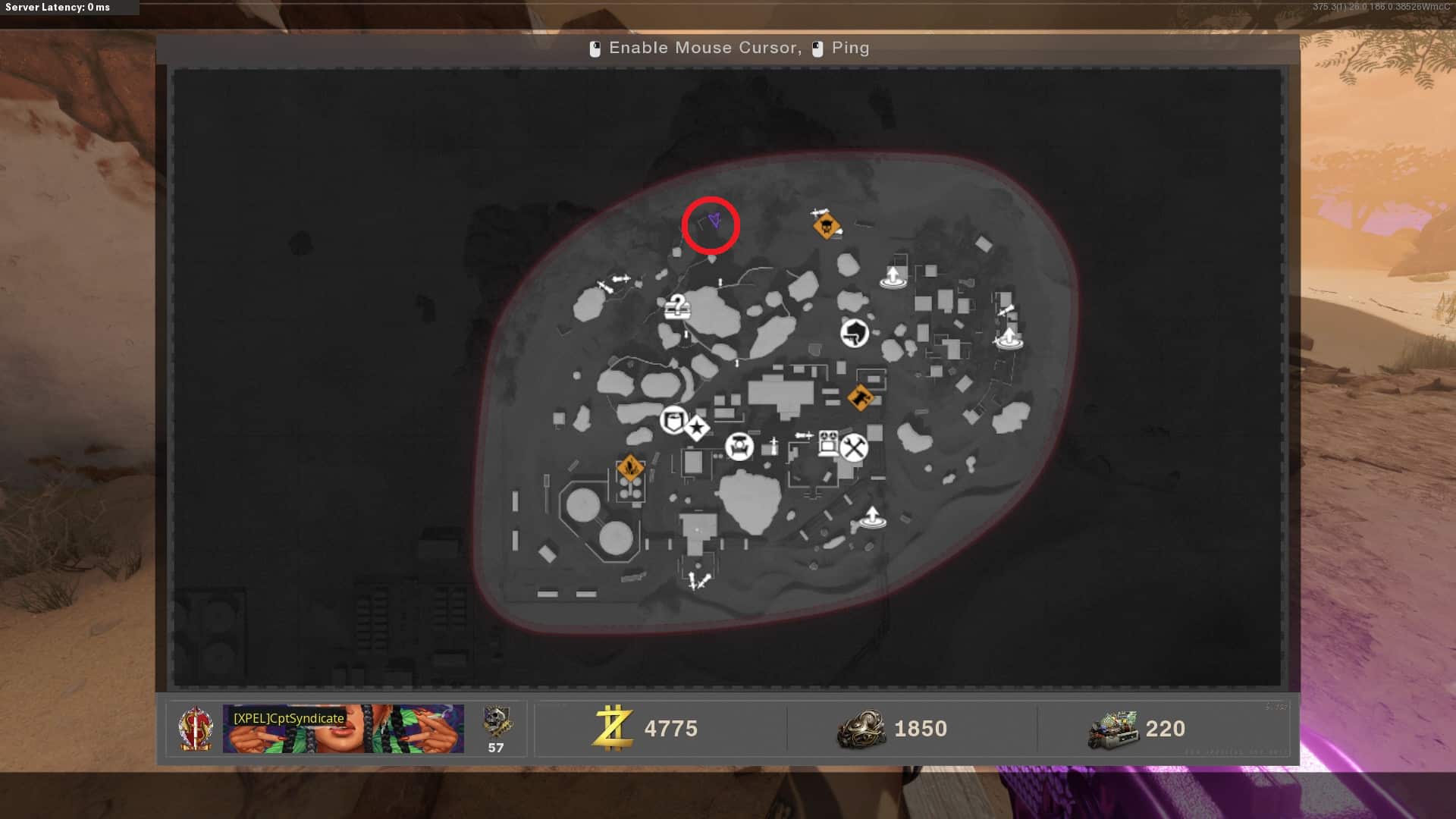
Task: Ping the crossed hammer and wrench crafting marker
Action: point(854,447)
